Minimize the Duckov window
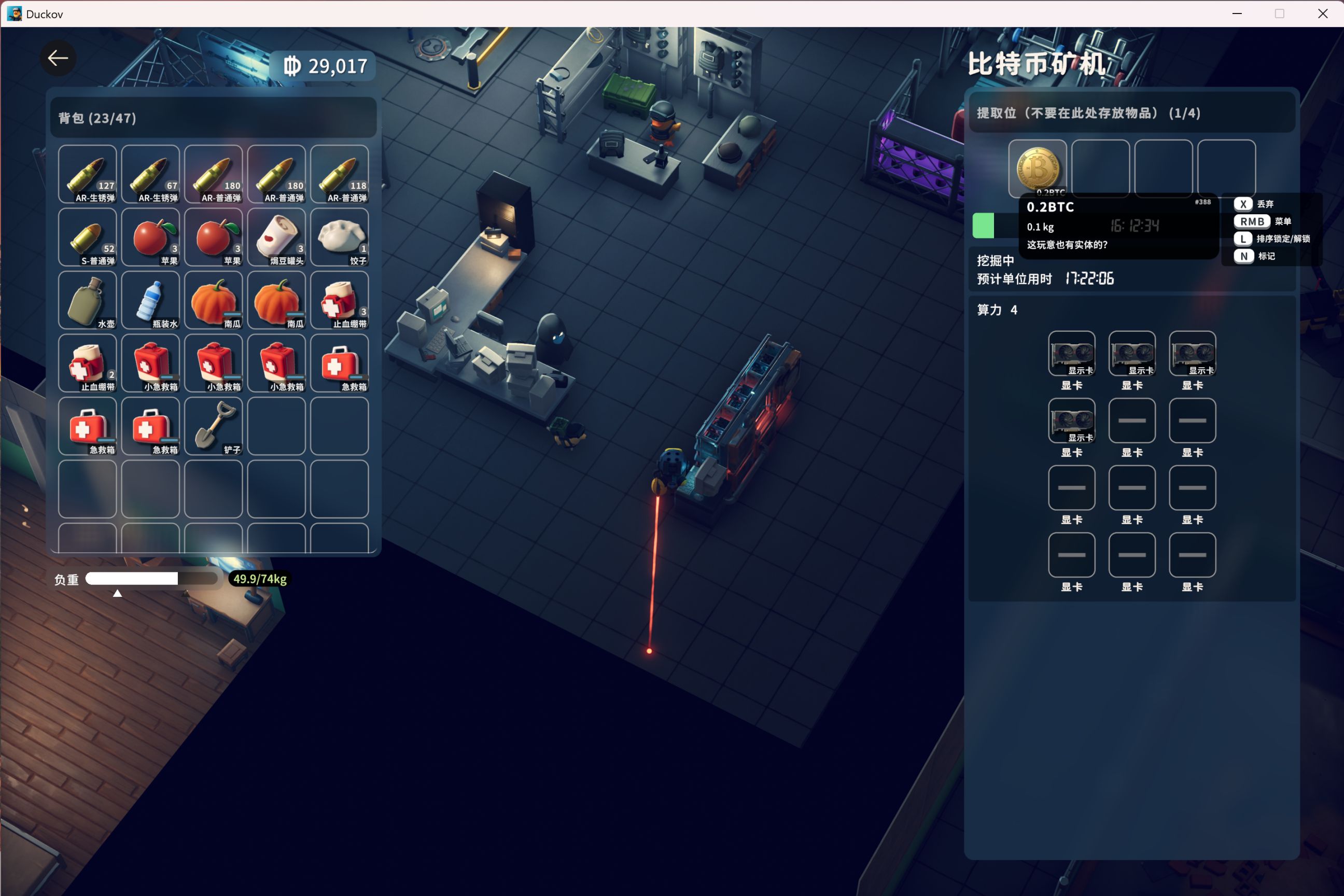The height and width of the screenshot is (896, 1344). pos(1237,13)
